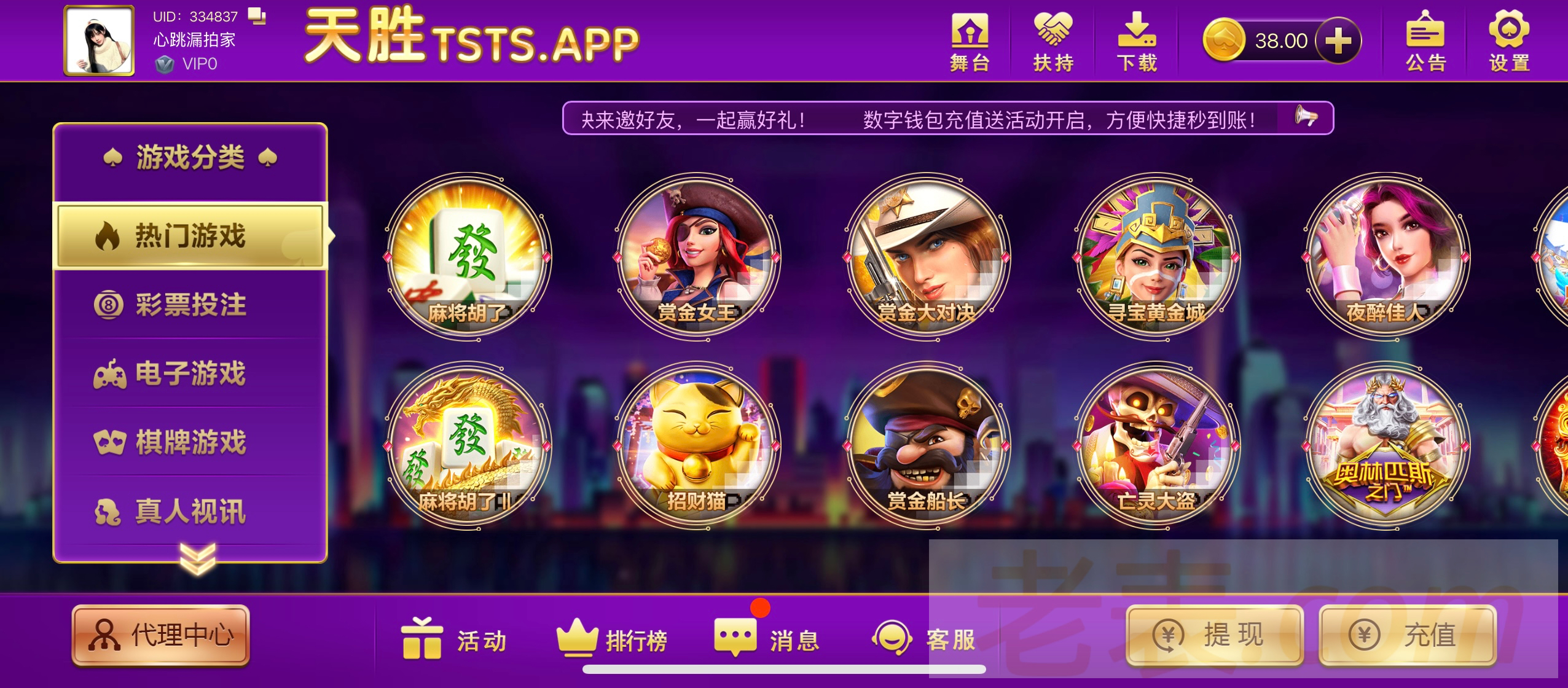
Task: Select the 亡灵大盗 game
Action: [x=1156, y=445]
